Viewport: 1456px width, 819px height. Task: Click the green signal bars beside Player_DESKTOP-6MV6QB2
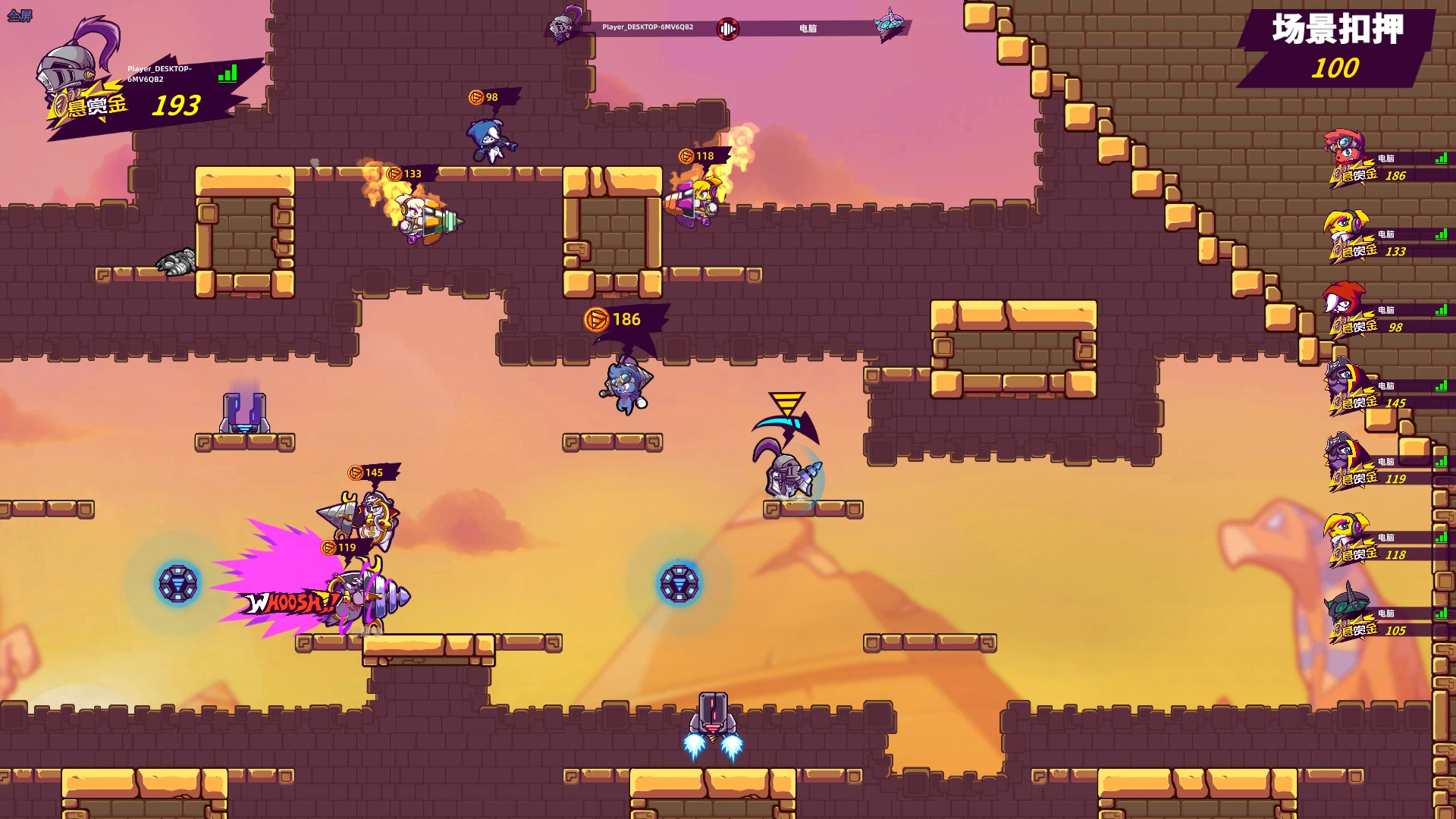(x=228, y=74)
